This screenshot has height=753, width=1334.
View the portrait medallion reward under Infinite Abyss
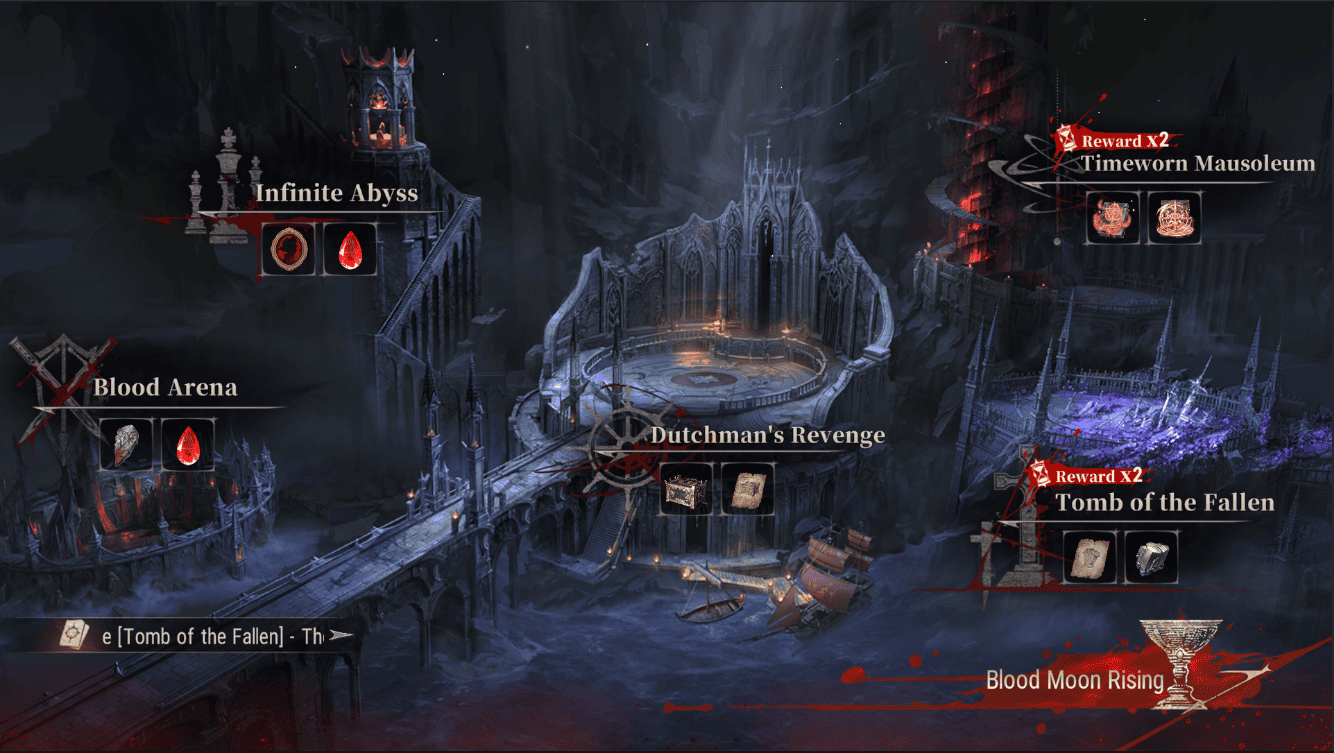(289, 249)
